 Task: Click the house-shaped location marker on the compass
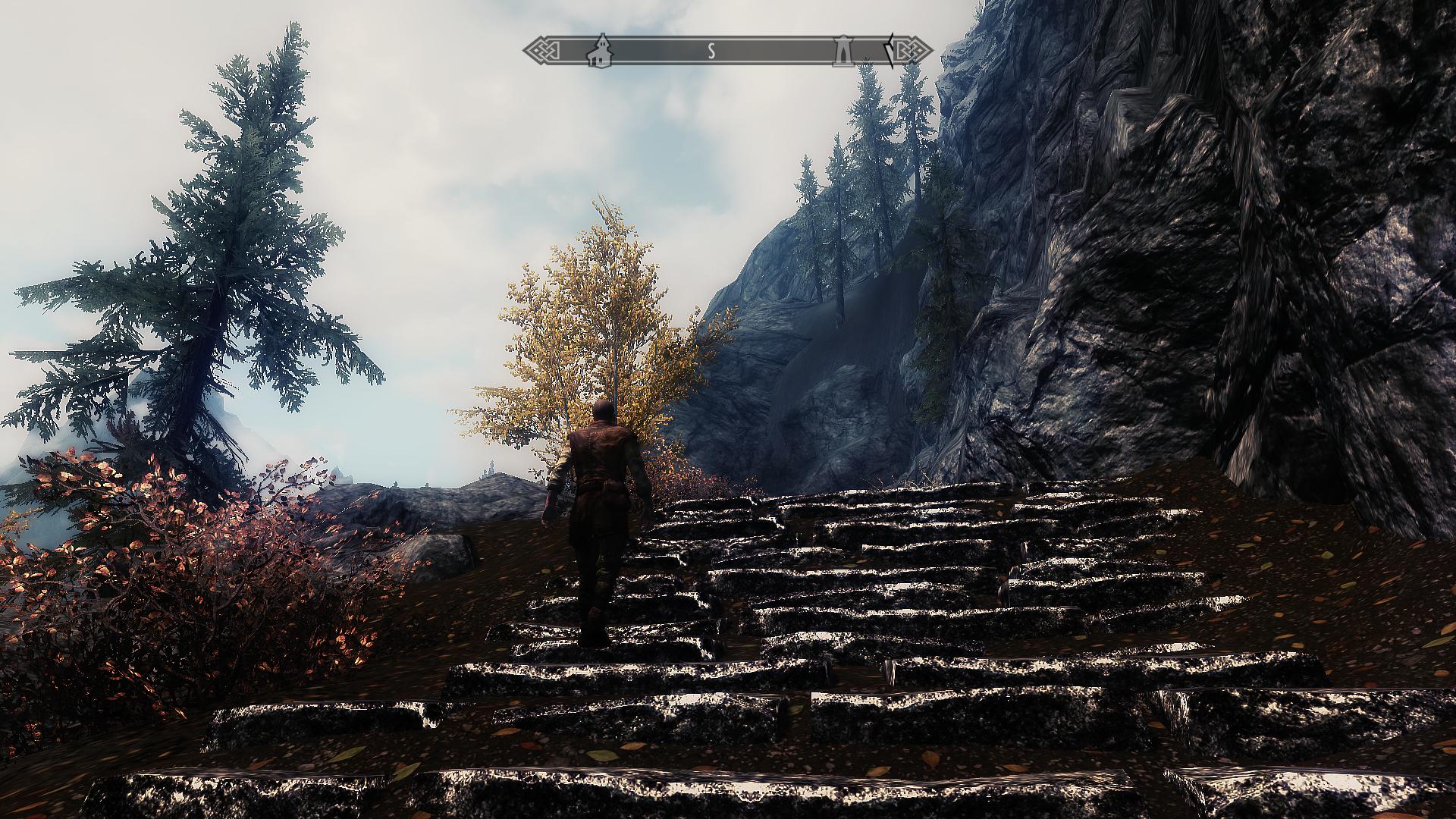[x=601, y=50]
